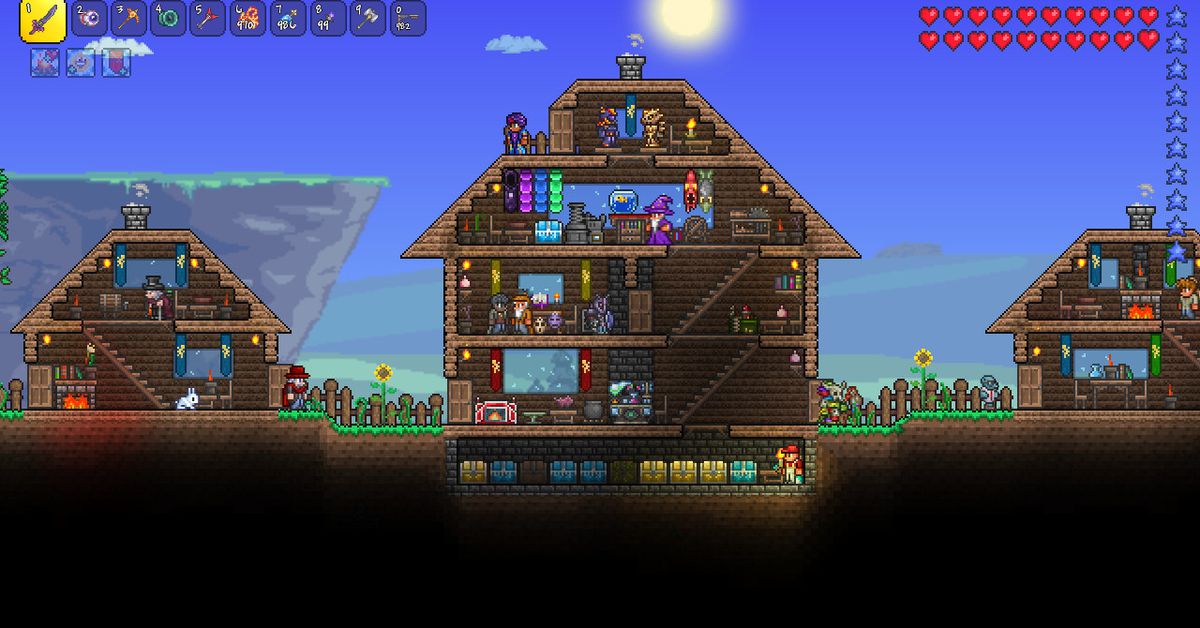The width and height of the screenshot is (1200, 628).
Task: Equip the silver hammer in slot 9
Action: [368, 19]
